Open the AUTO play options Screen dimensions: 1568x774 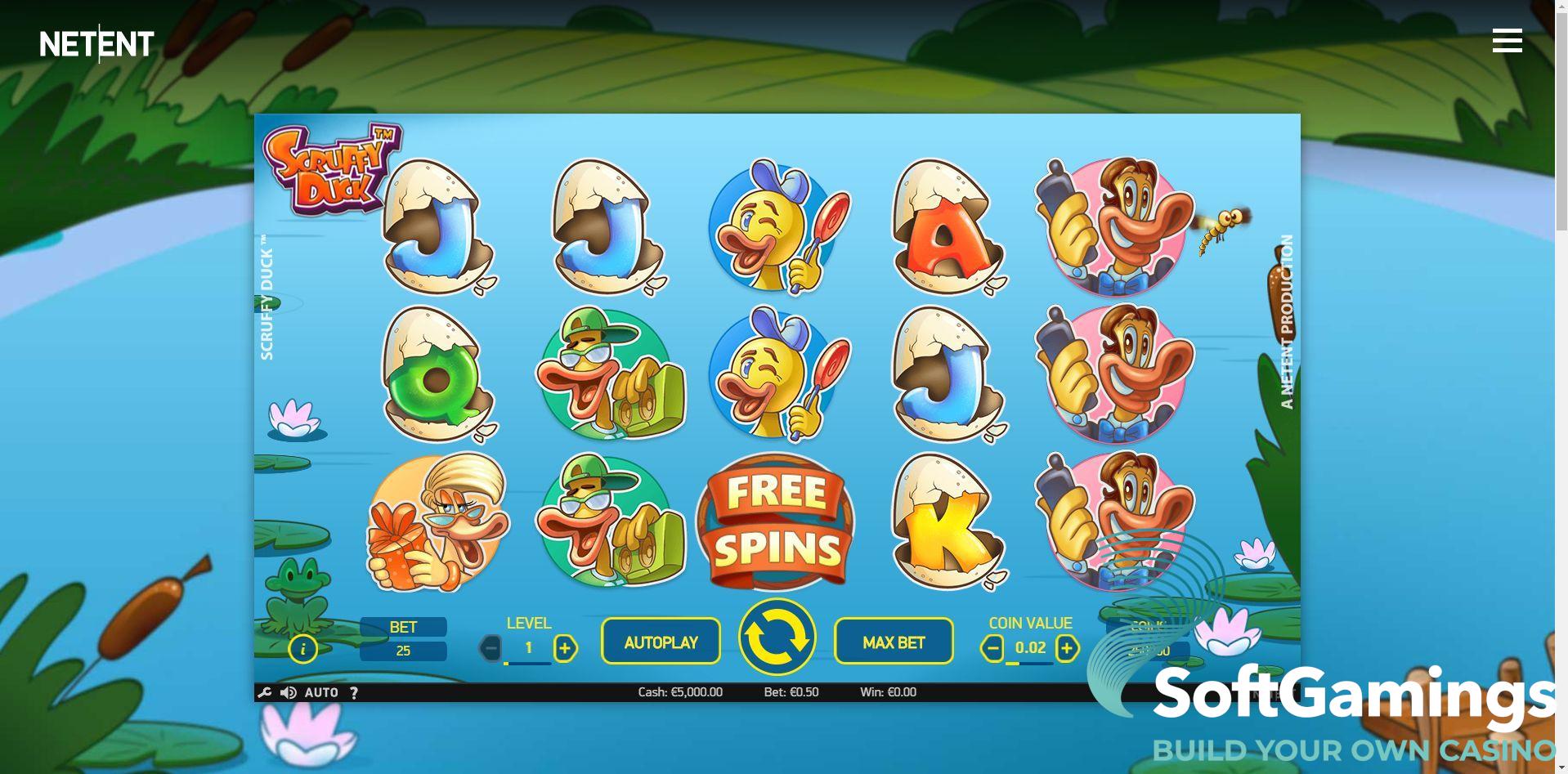pyautogui.click(x=321, y=693)
